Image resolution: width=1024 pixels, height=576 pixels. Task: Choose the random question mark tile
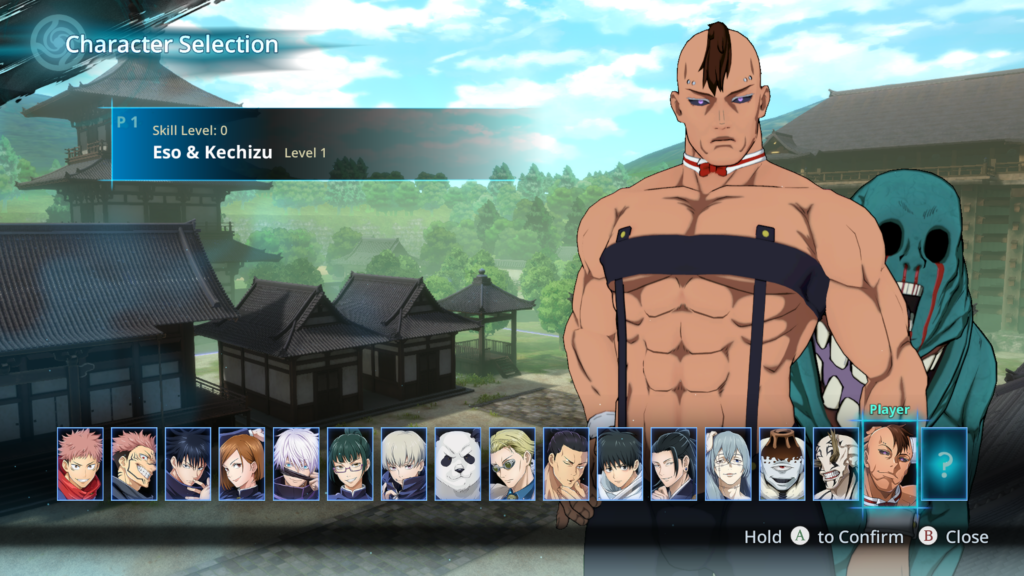pos(944,464)
